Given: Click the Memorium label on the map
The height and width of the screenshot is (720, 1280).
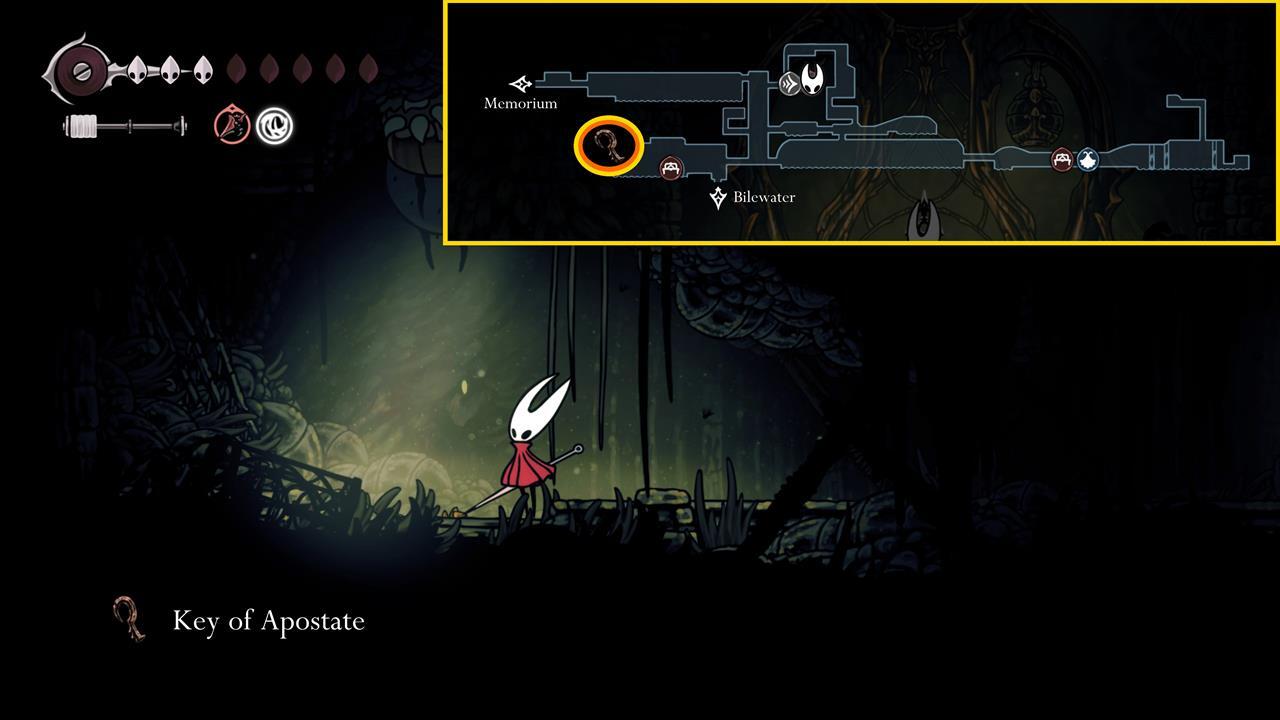Looking at the screenshot, I should (520, 103).
